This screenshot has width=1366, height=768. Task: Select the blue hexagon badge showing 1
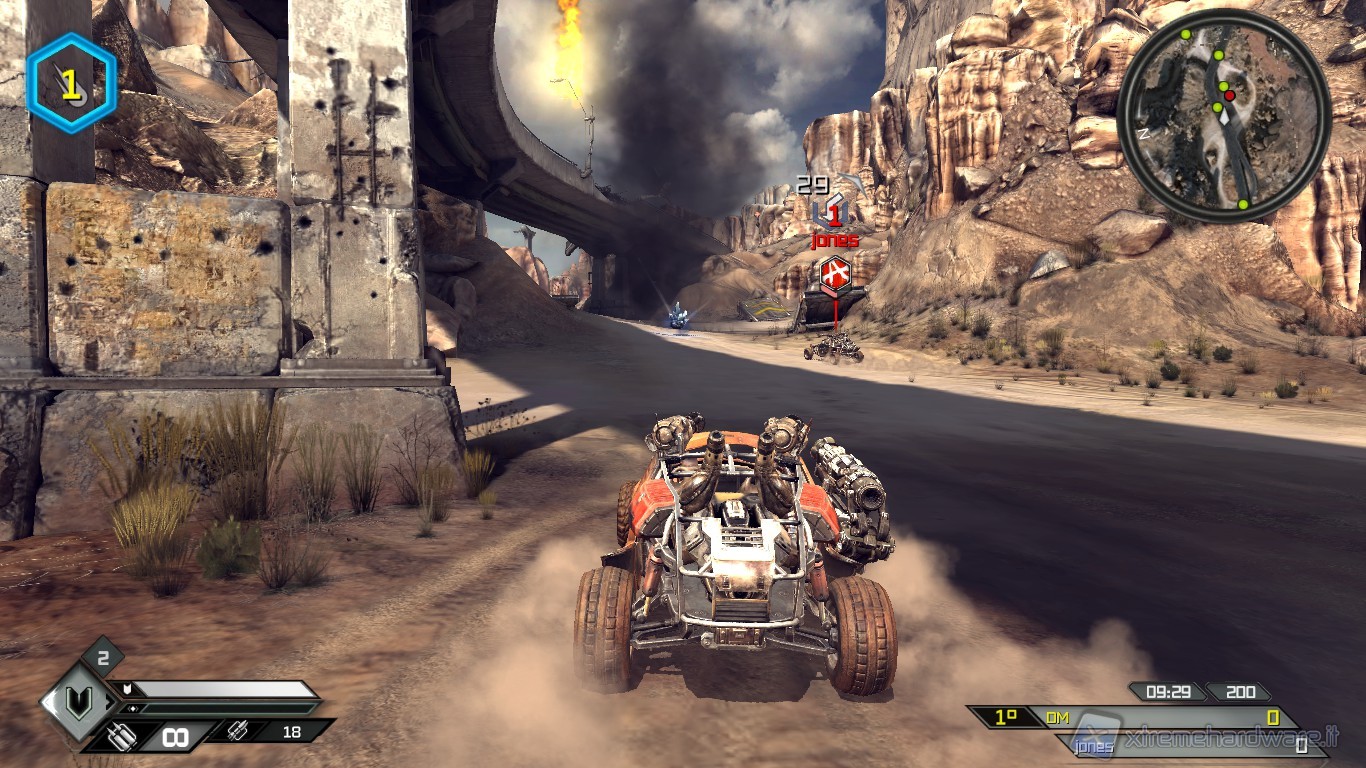coord(71,84)
